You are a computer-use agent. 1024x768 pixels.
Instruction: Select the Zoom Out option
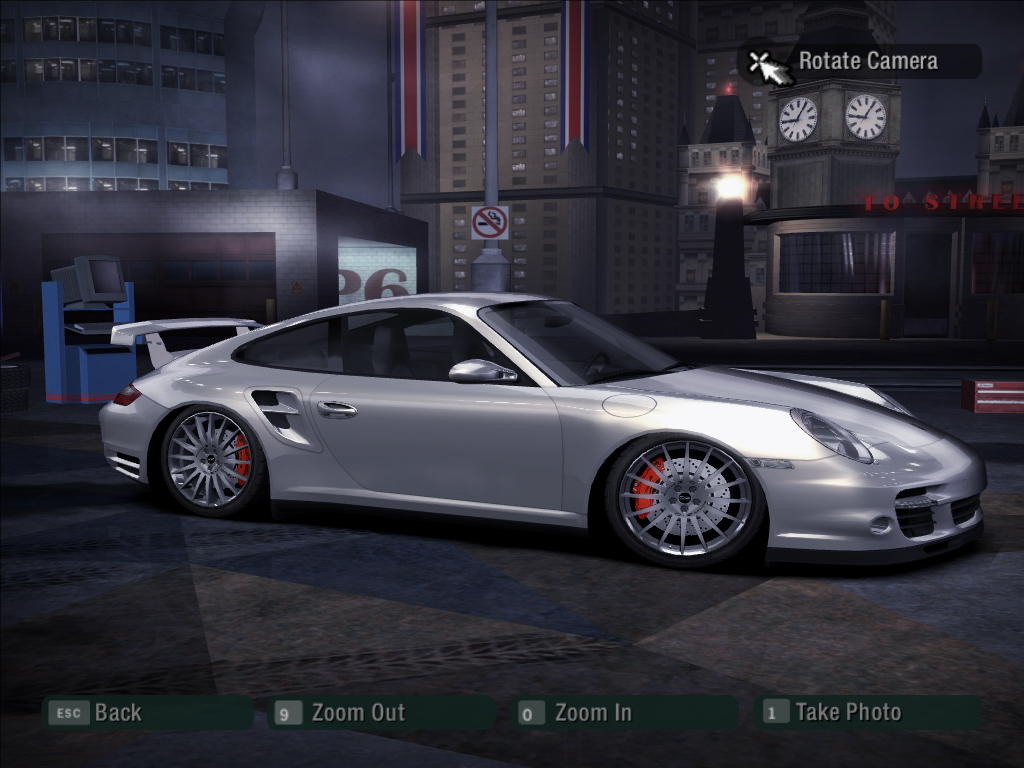tap(357, 713)
